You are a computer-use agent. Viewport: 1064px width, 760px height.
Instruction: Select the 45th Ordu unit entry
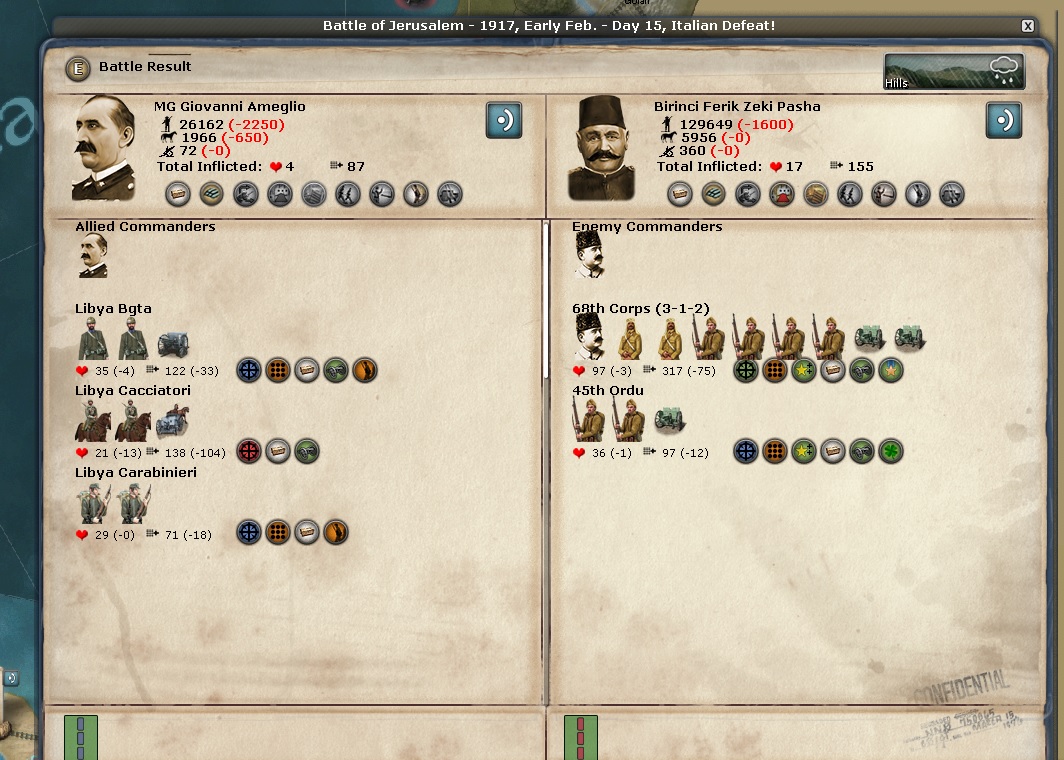point(608,391)
